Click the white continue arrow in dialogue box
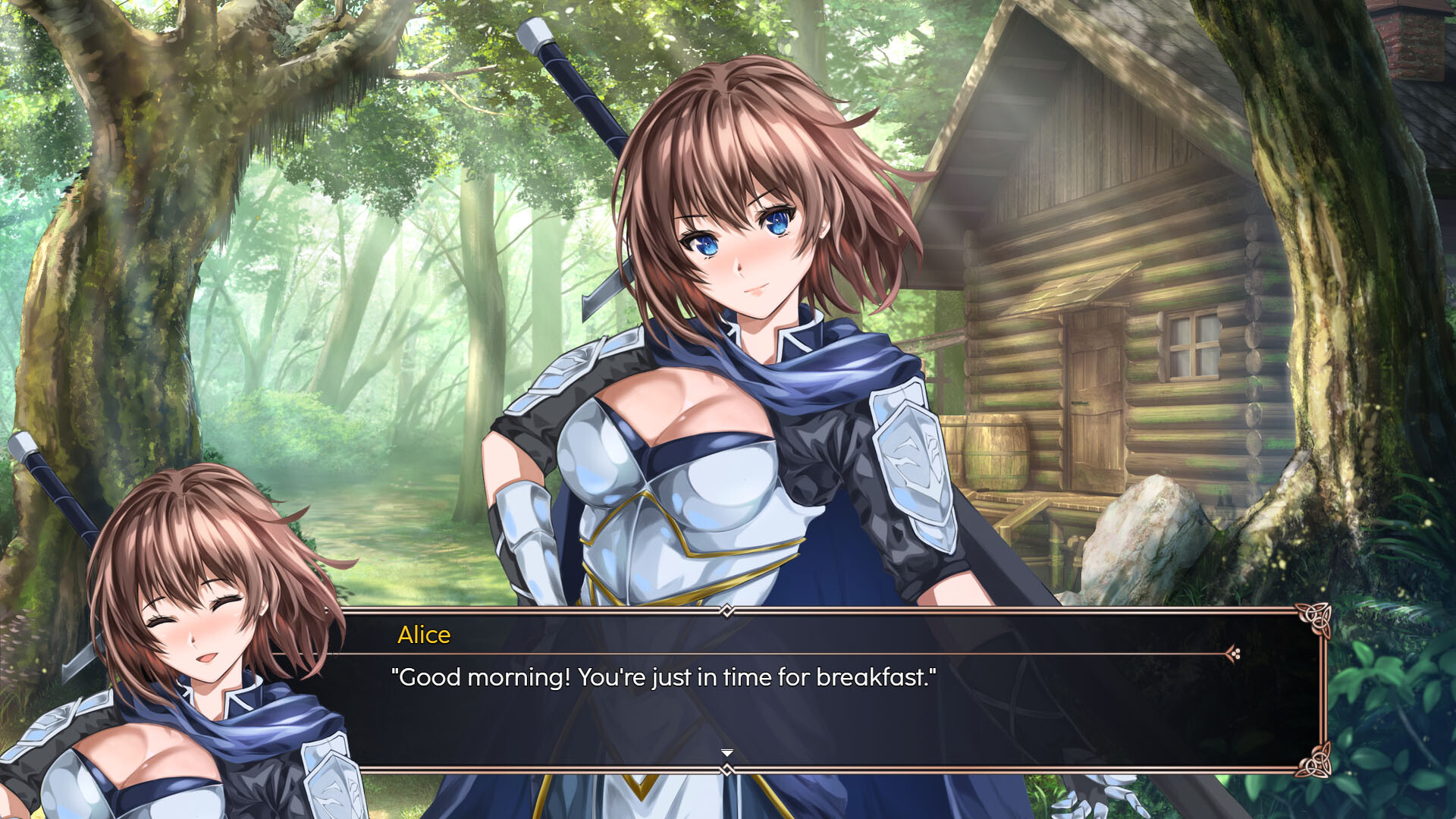The height and width of the screenshot is (819, 1456). click(x=727, y=752)
